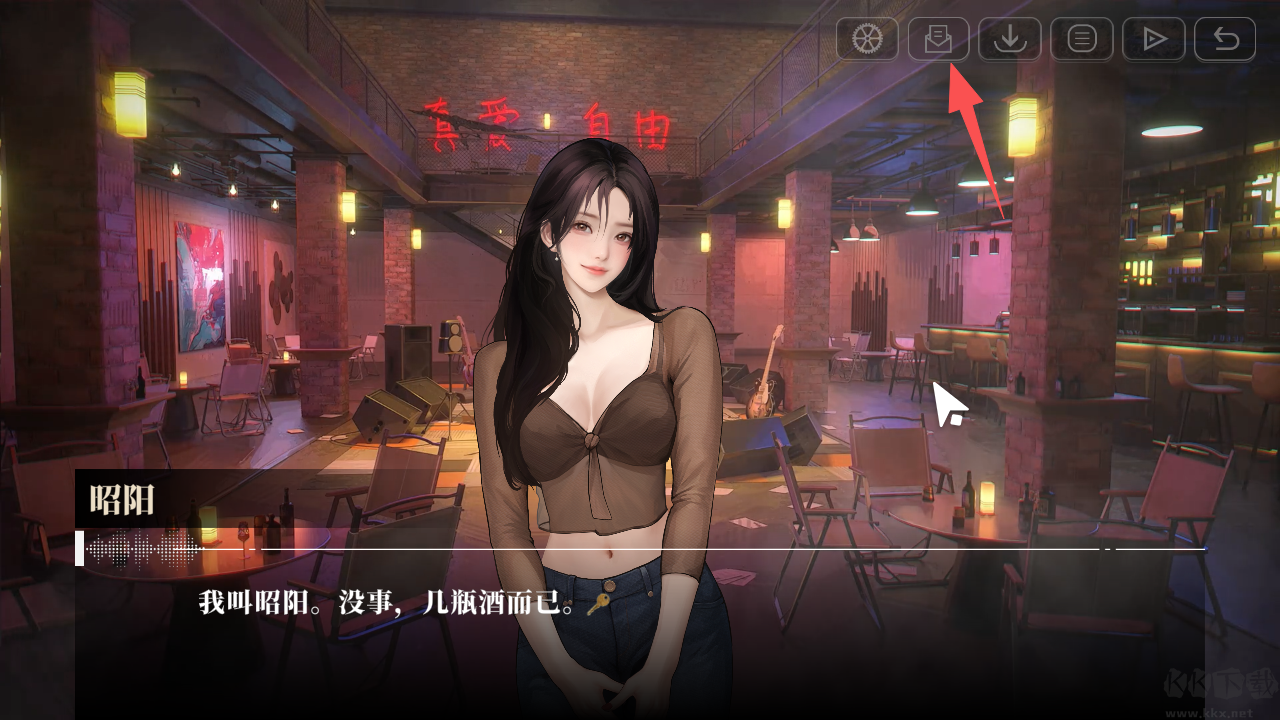The image size is (1280, 720).
Task: Click the save game icon the arrow points to
Action: click(x=938, y=40)
